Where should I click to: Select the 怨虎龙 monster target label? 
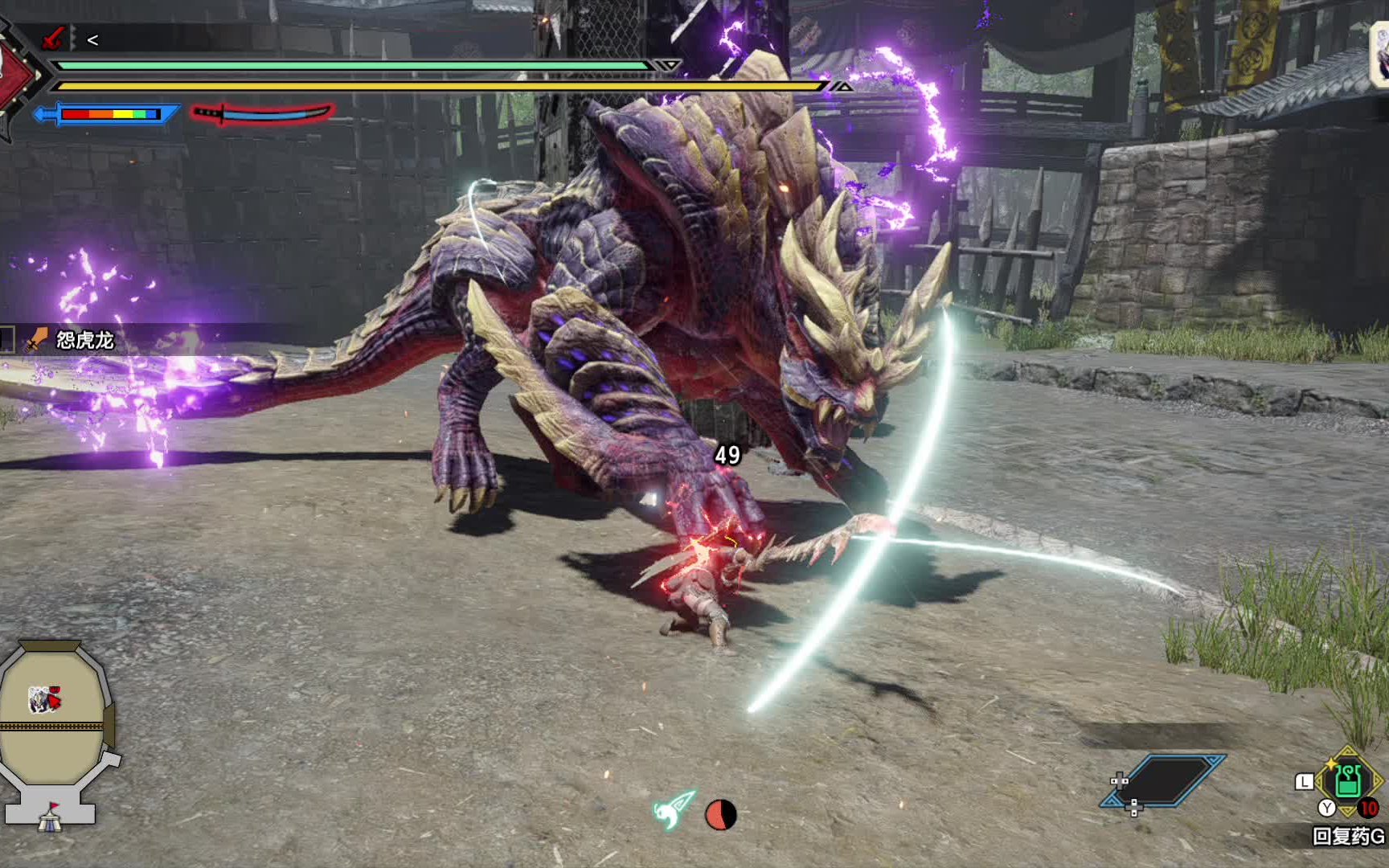[x=84, y=340]
